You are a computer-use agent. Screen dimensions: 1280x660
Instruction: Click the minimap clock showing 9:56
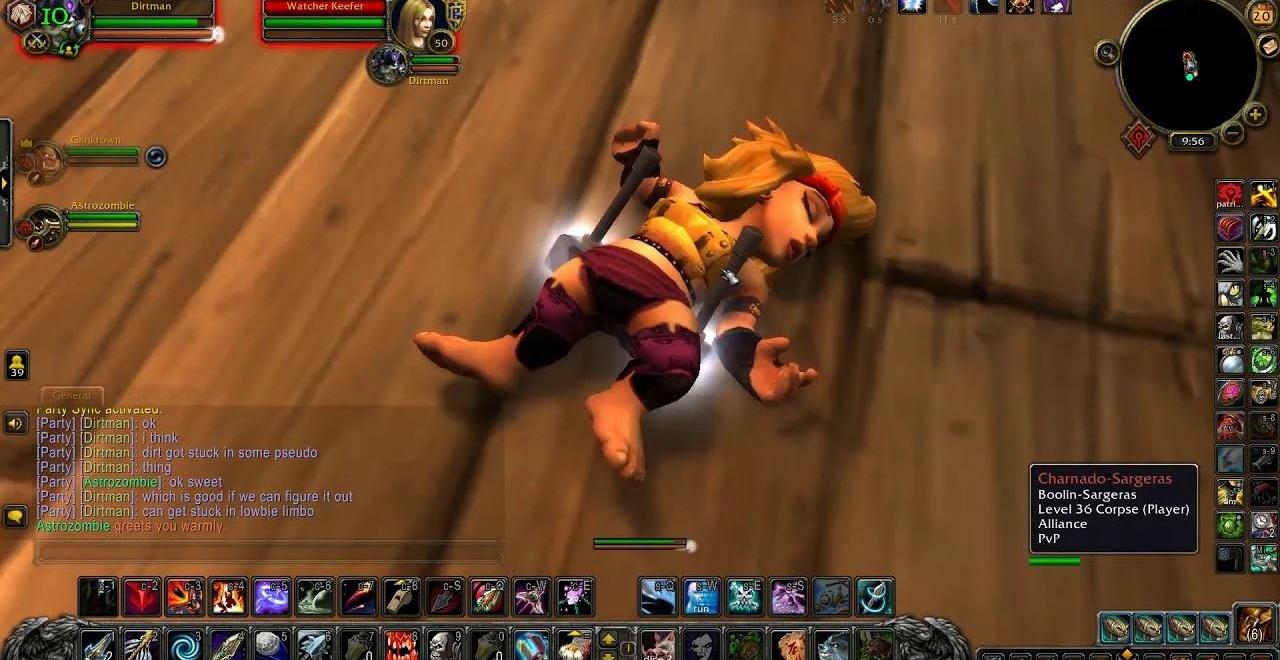click(1192, 141)
